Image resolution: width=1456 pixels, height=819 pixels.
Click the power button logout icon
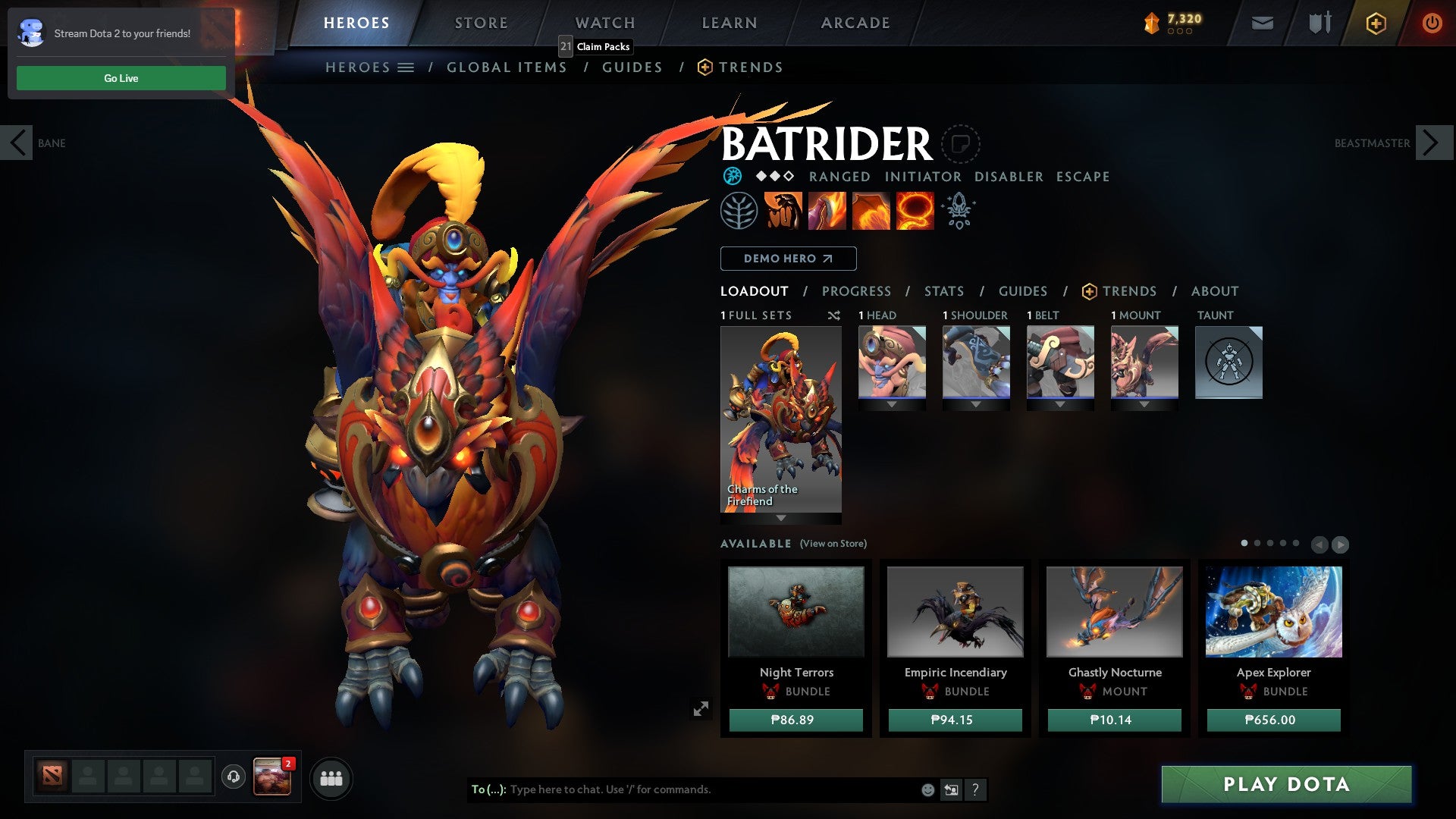(1432, 23)
